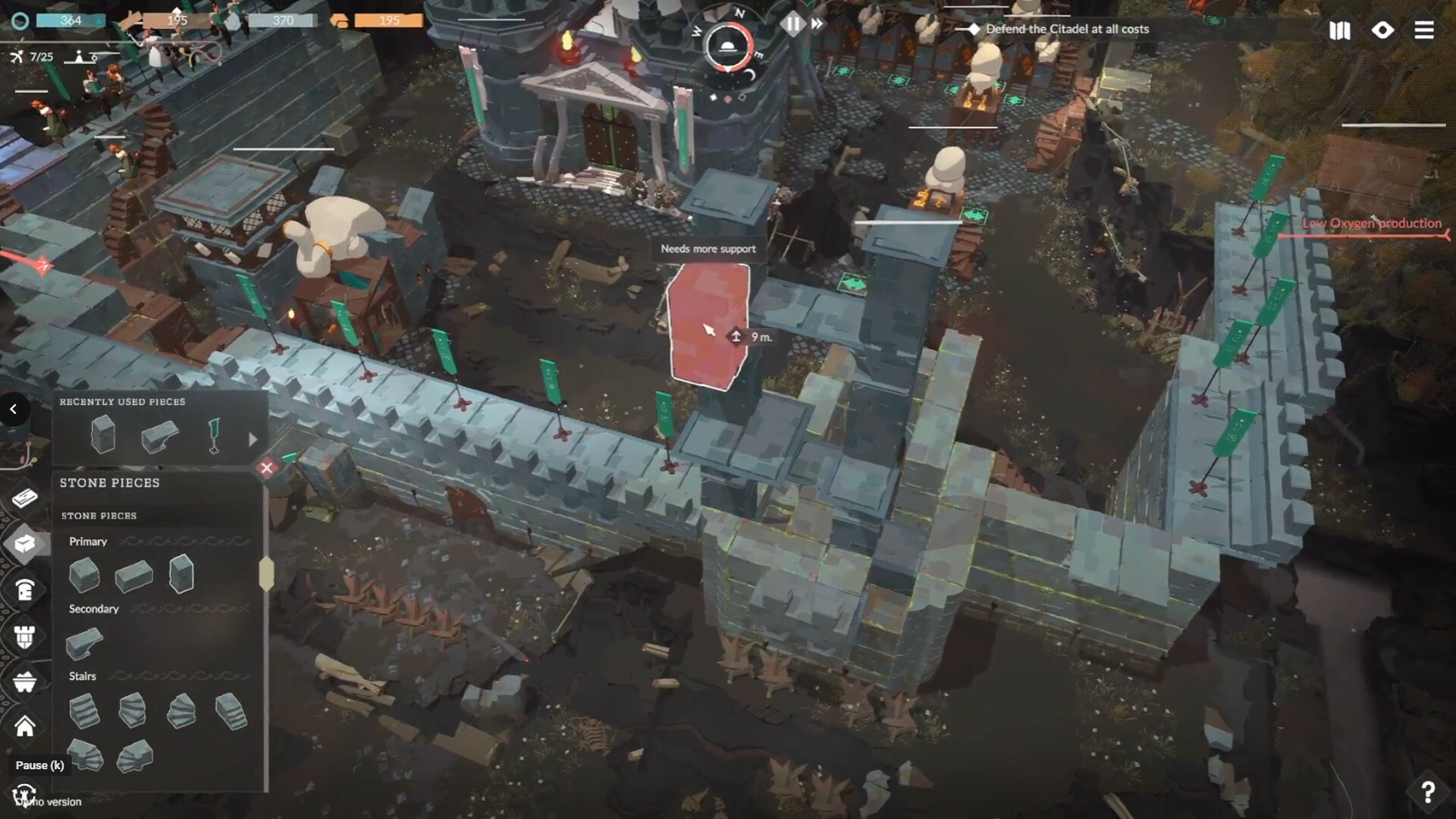Pause the game with the pause icon

pyautogui.click(x=792, y=24)
